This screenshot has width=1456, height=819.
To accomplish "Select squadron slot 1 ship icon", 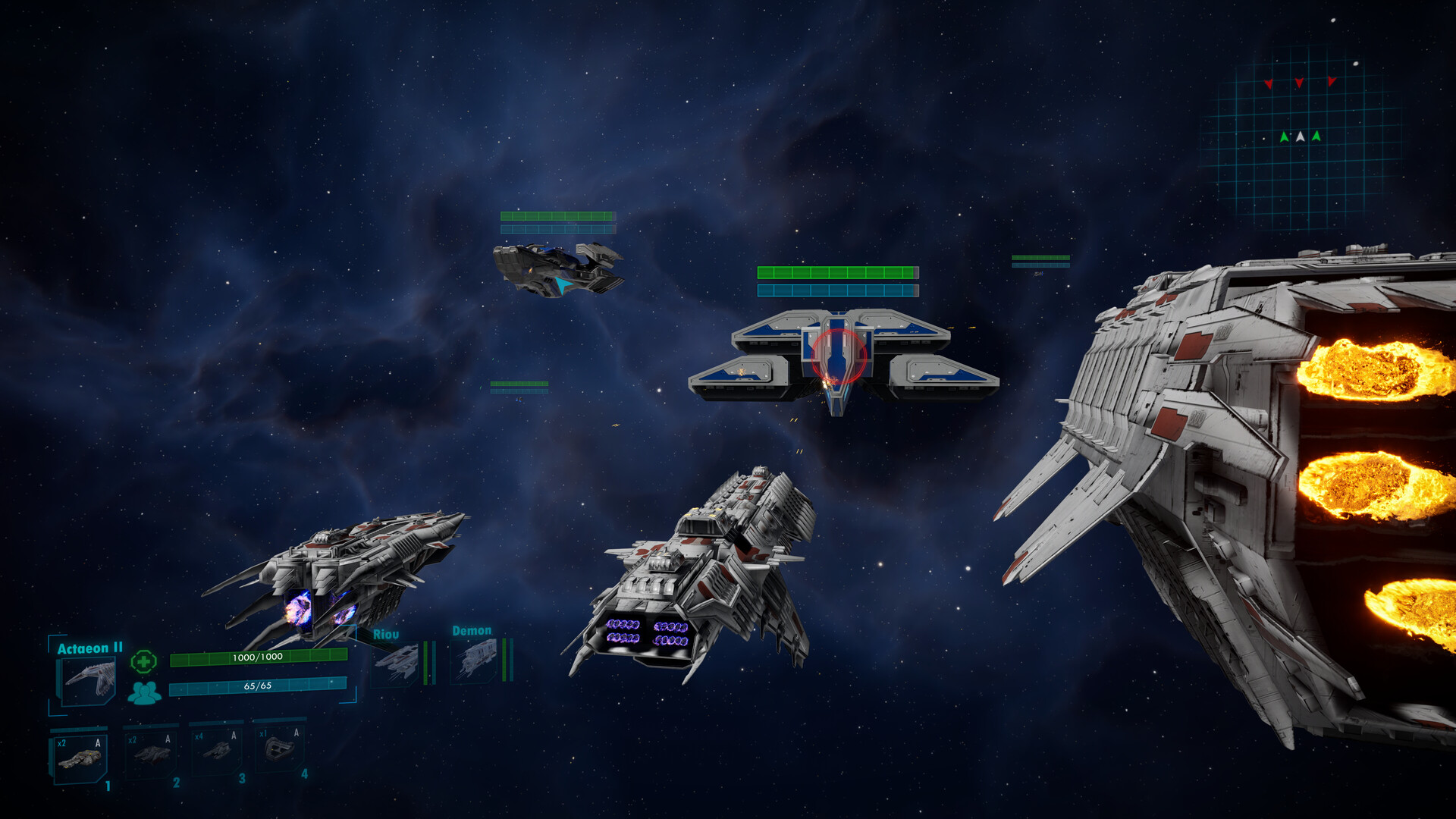I will pos(81,760).
